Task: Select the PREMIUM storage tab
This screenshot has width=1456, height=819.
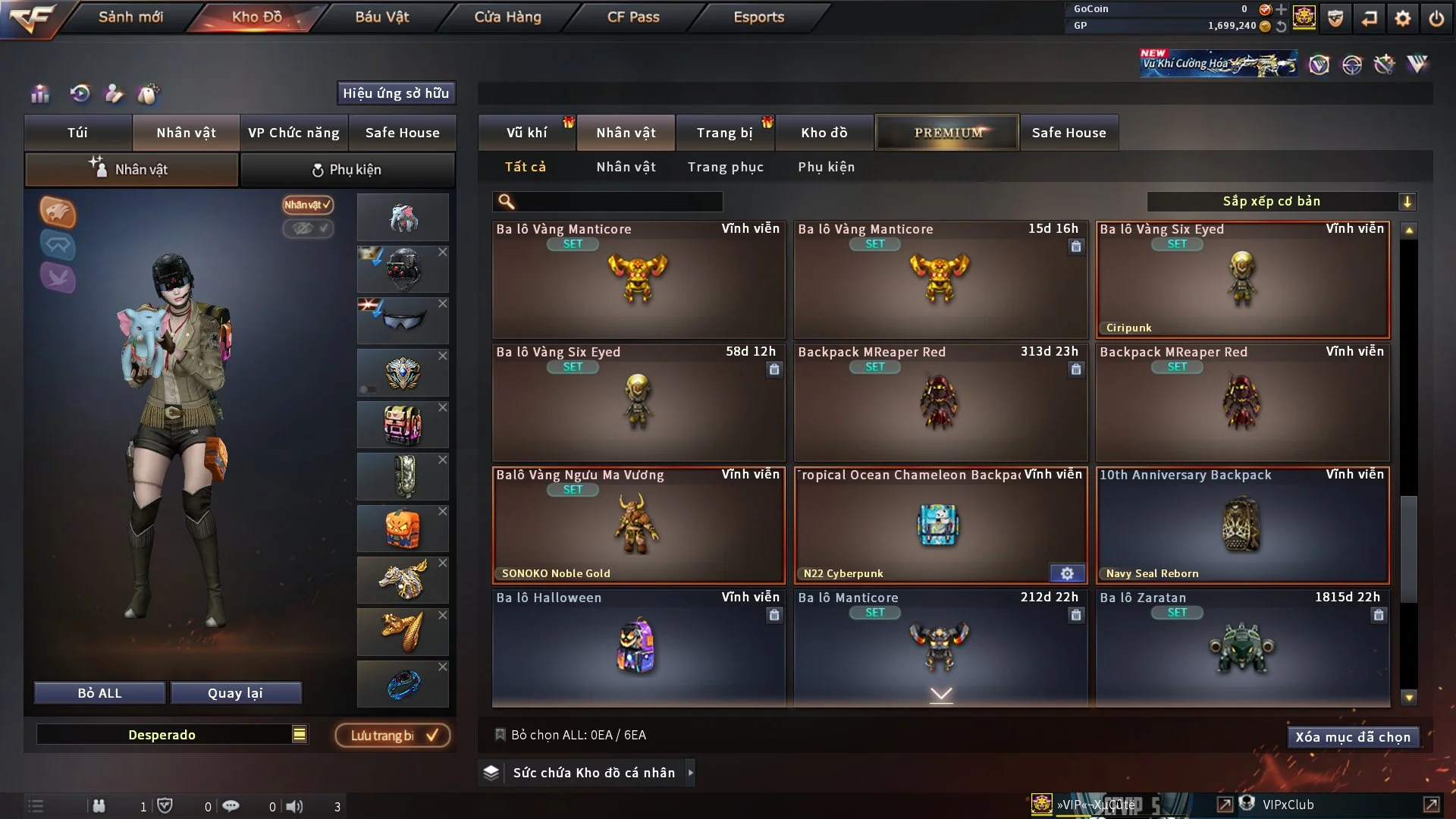Action: (x=947, y=133)
